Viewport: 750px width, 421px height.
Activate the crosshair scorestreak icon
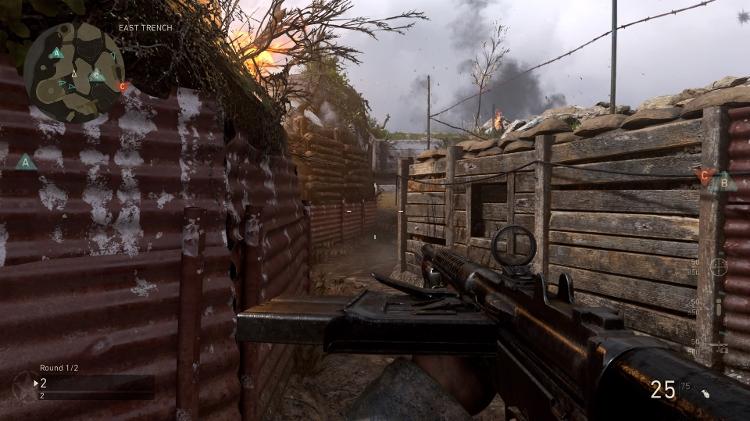(x=718, y=267)
